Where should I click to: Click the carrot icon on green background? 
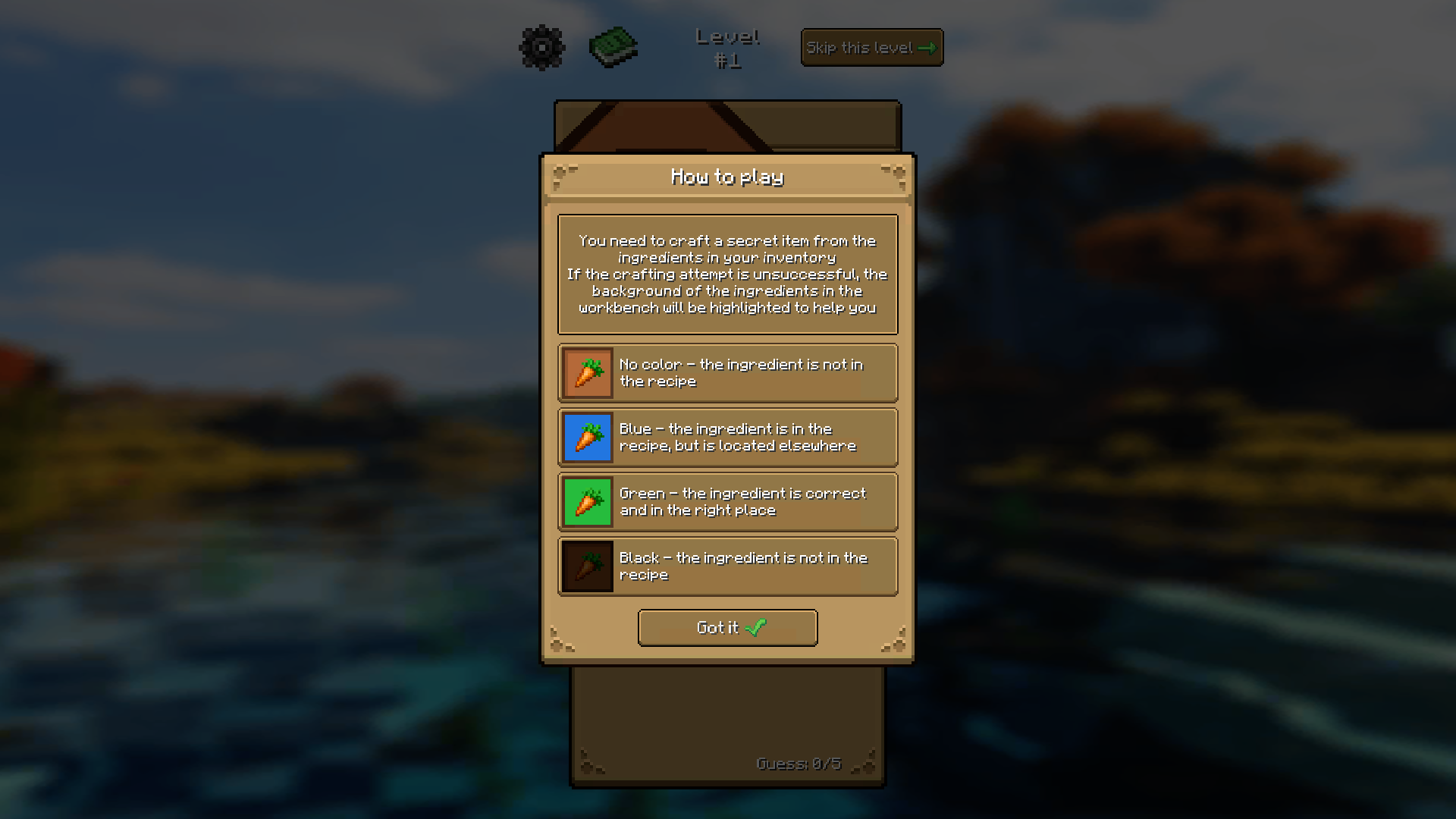586,501
